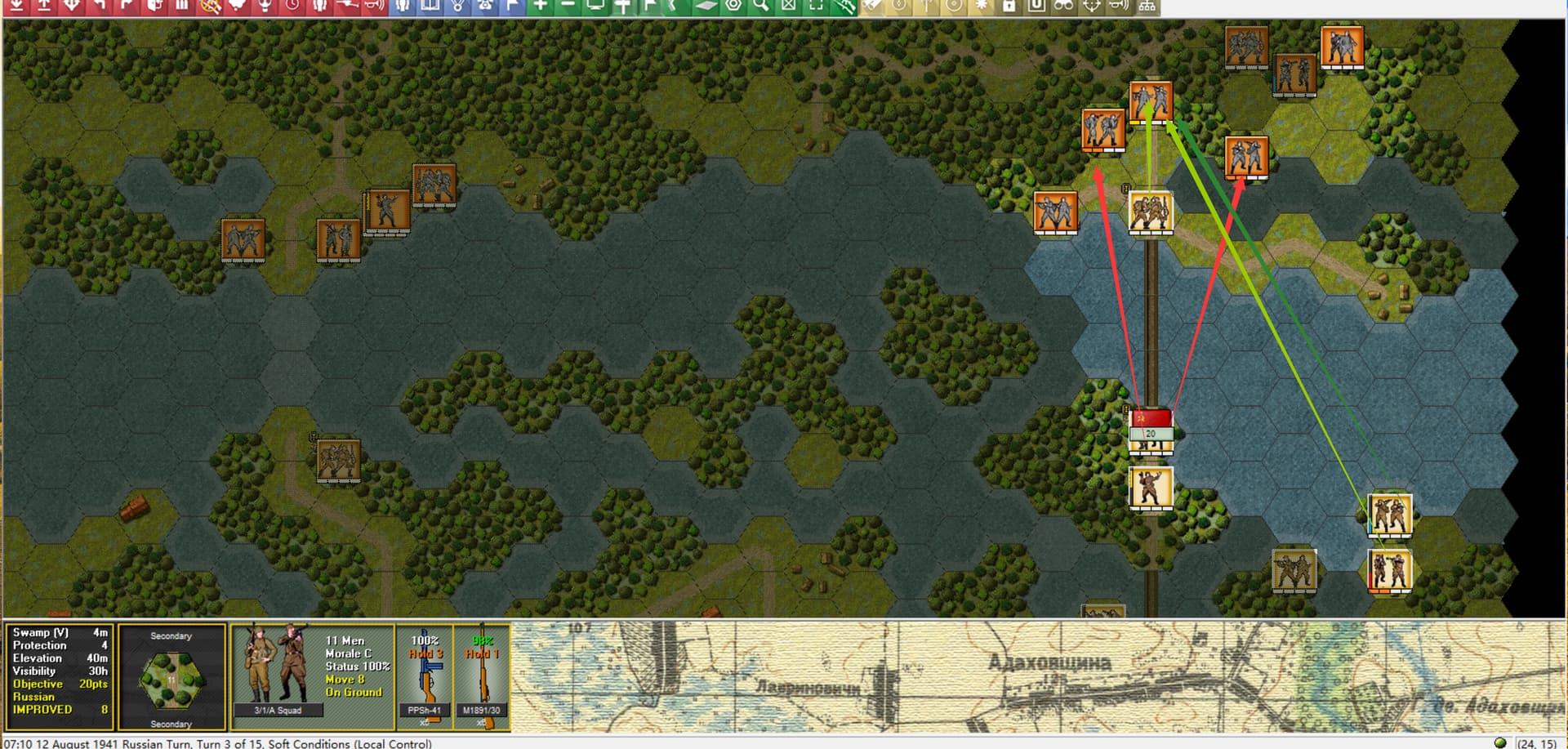Click the red clock toolbar button
1568x749 pixels.
click(292, 7)
